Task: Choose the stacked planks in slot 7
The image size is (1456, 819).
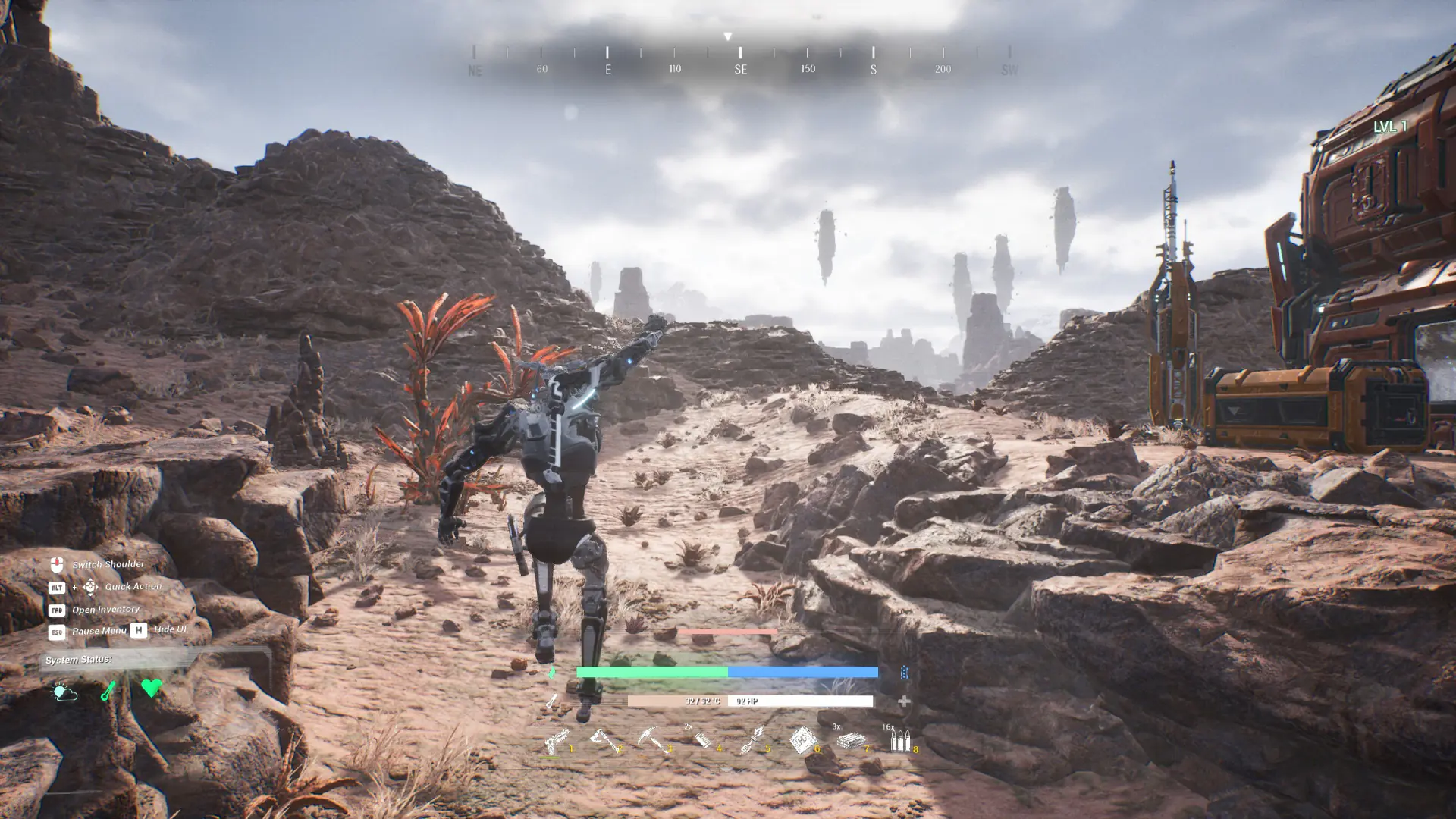Action: tap(850, 740)
